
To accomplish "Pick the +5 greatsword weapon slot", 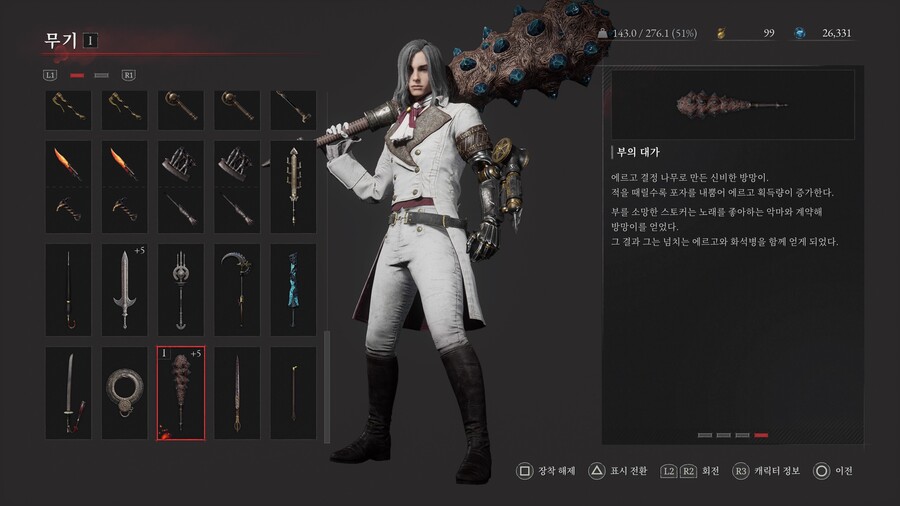I will coord(125,290).
